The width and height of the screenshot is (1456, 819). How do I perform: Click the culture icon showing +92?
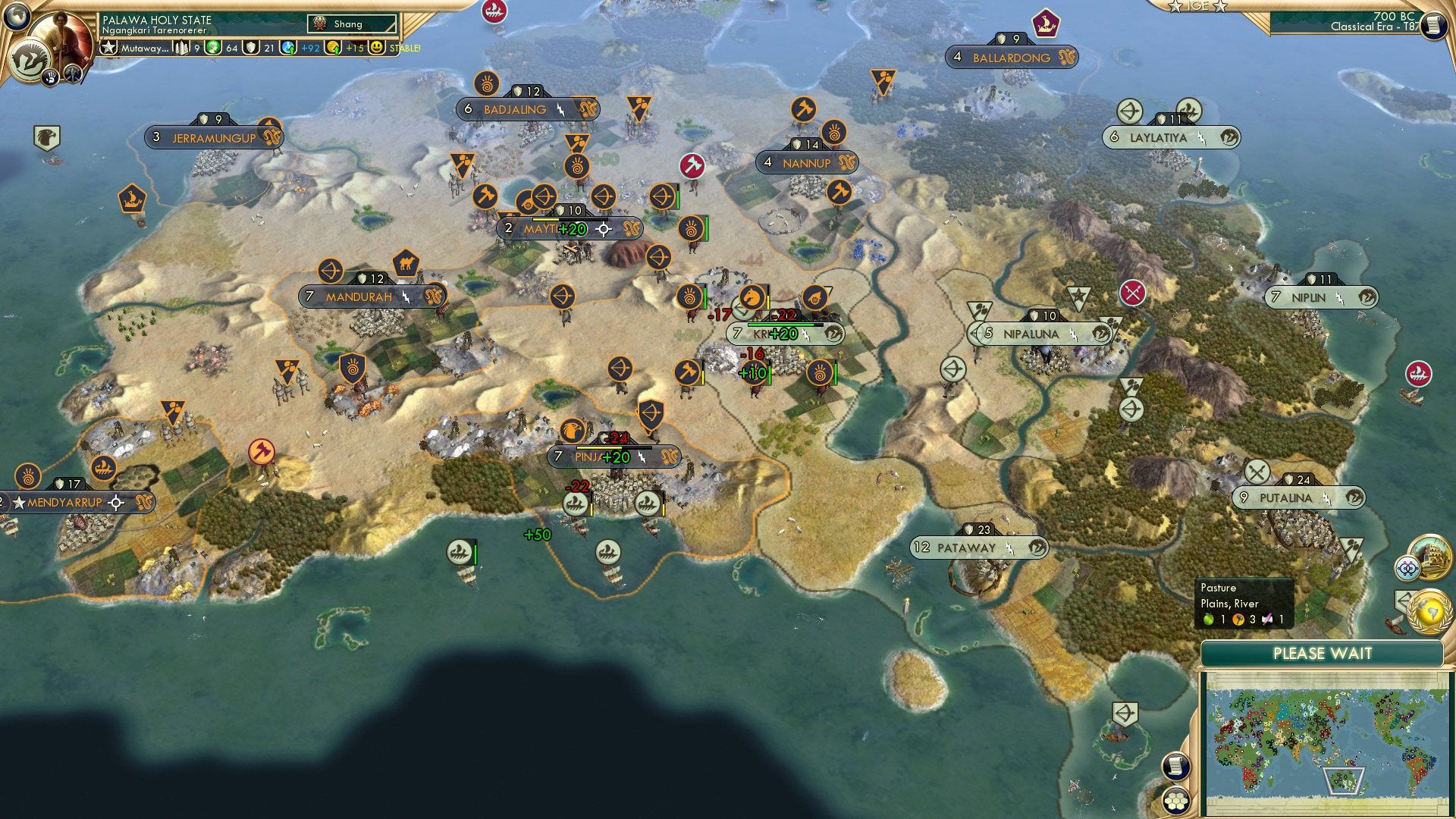[x=288, y=47]
